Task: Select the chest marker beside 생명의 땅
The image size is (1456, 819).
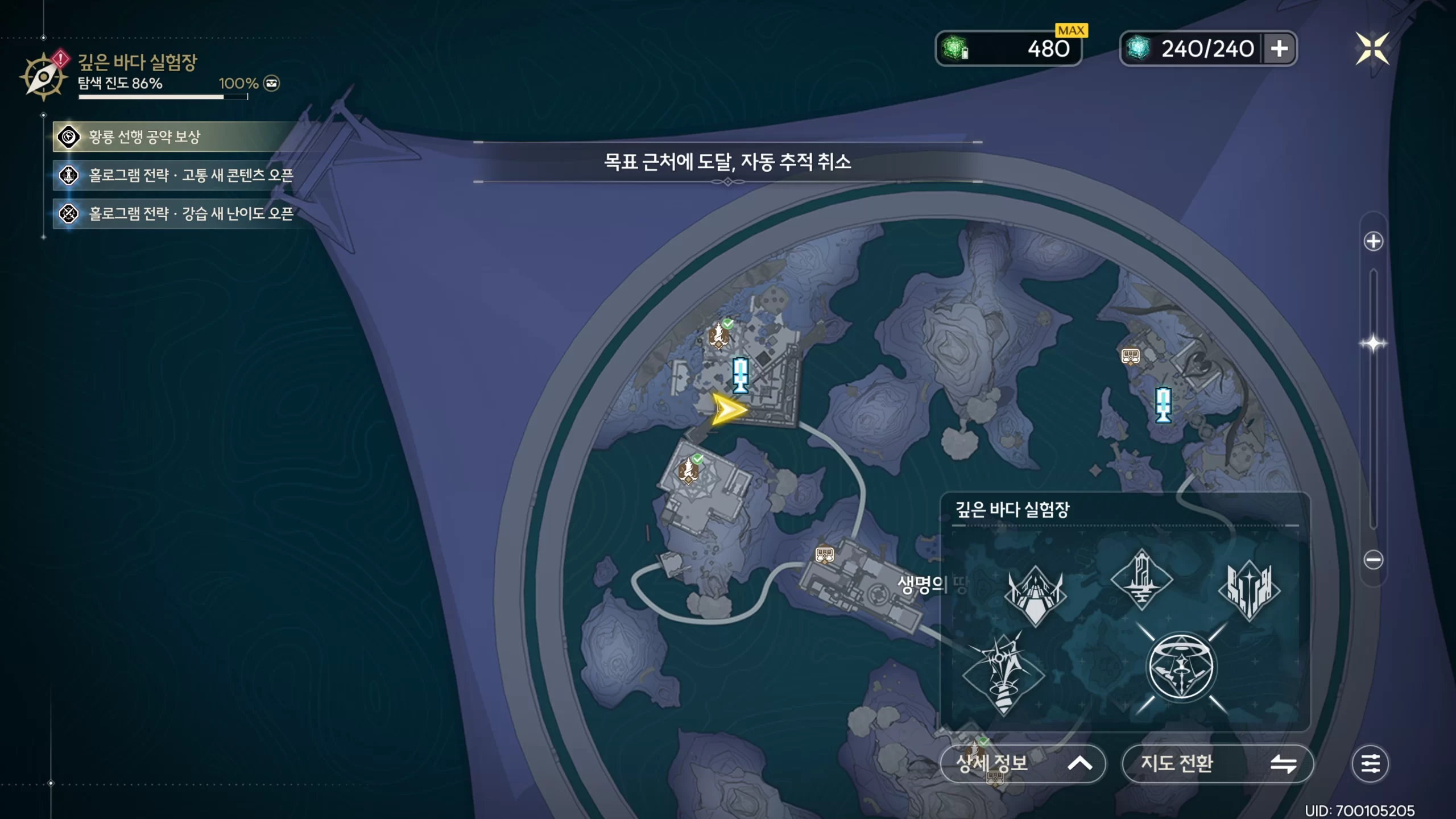Action: [x=825, y=553]
